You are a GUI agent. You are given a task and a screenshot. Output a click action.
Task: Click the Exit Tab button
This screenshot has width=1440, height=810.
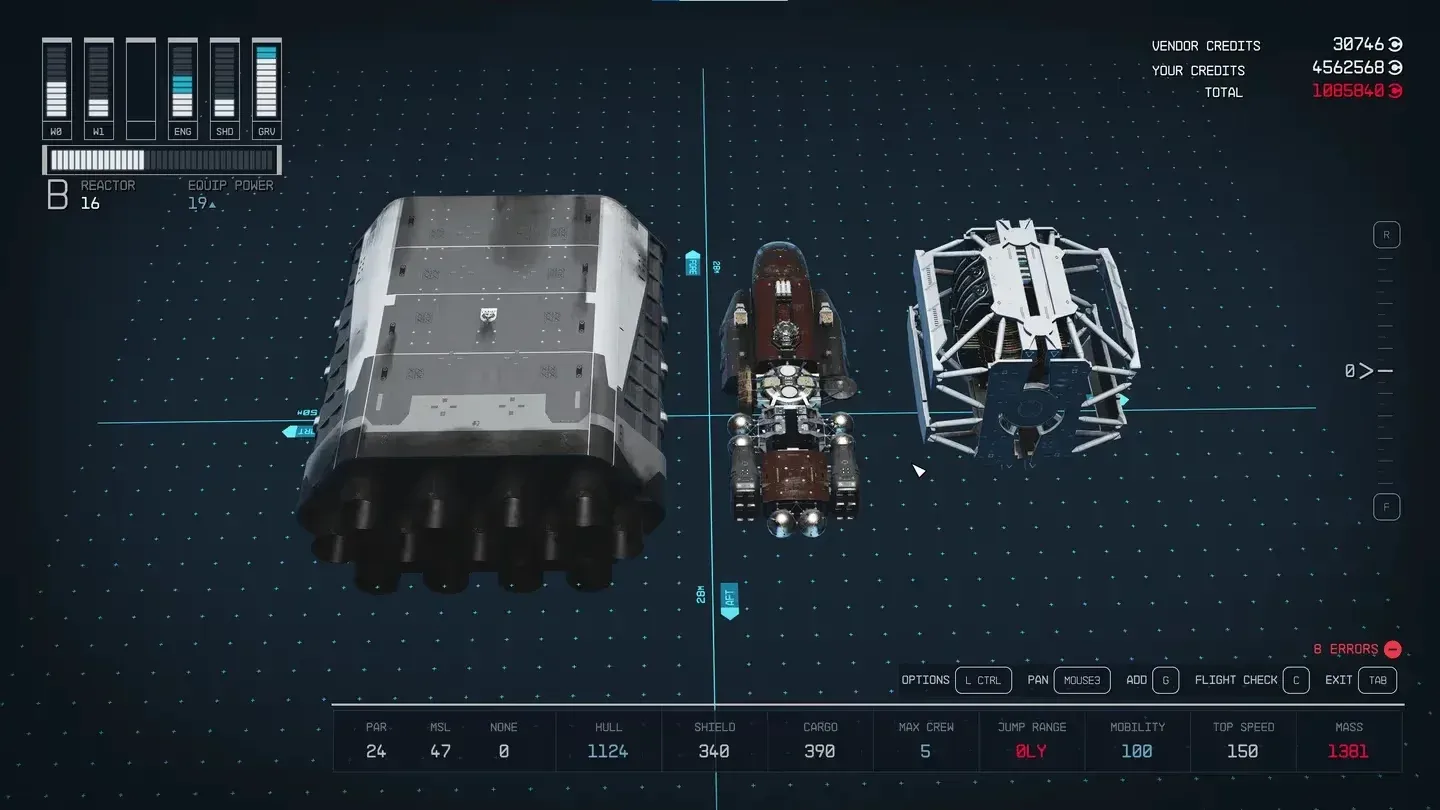pos(1377,680)
